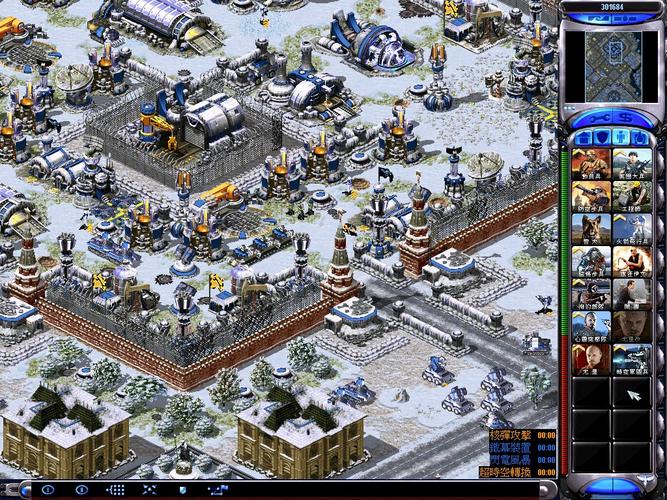667x500 pixels.
Task: Click the radar minimap
Action: point(611,61)
